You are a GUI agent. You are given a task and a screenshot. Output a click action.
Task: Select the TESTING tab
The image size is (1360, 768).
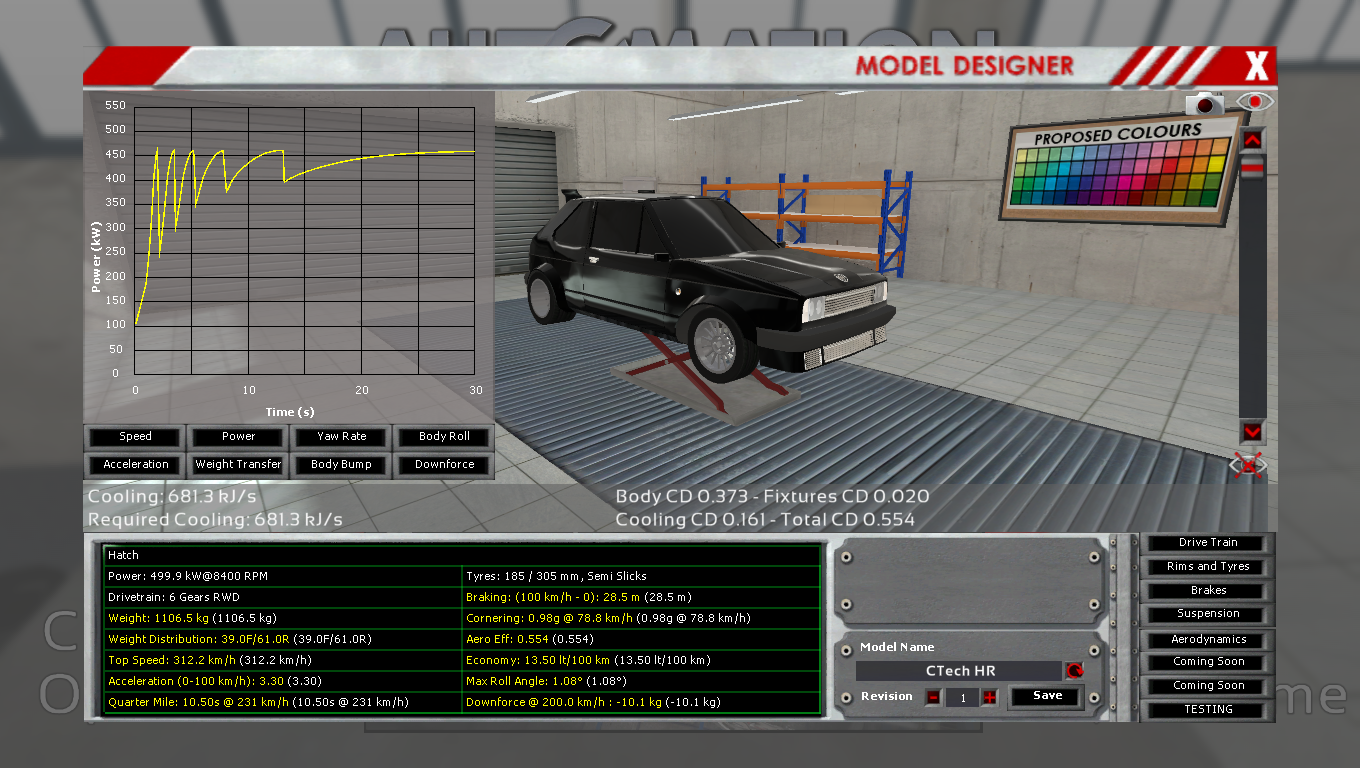[x=1206, y=709]
